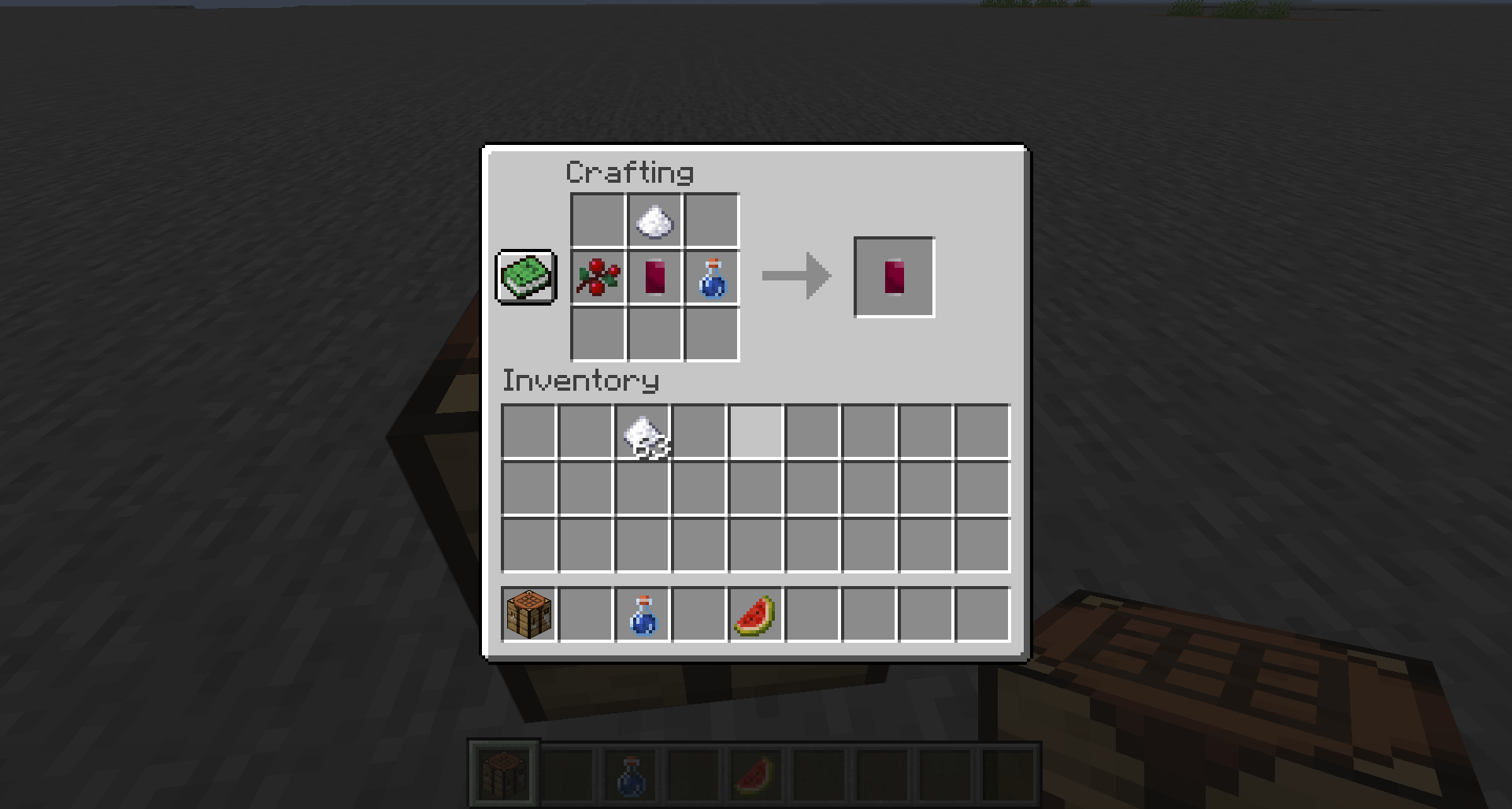Screen dimensions: 1512x809
Task: Collect the crafted red dye from the output slot
Action: click(x=894, y=277)
